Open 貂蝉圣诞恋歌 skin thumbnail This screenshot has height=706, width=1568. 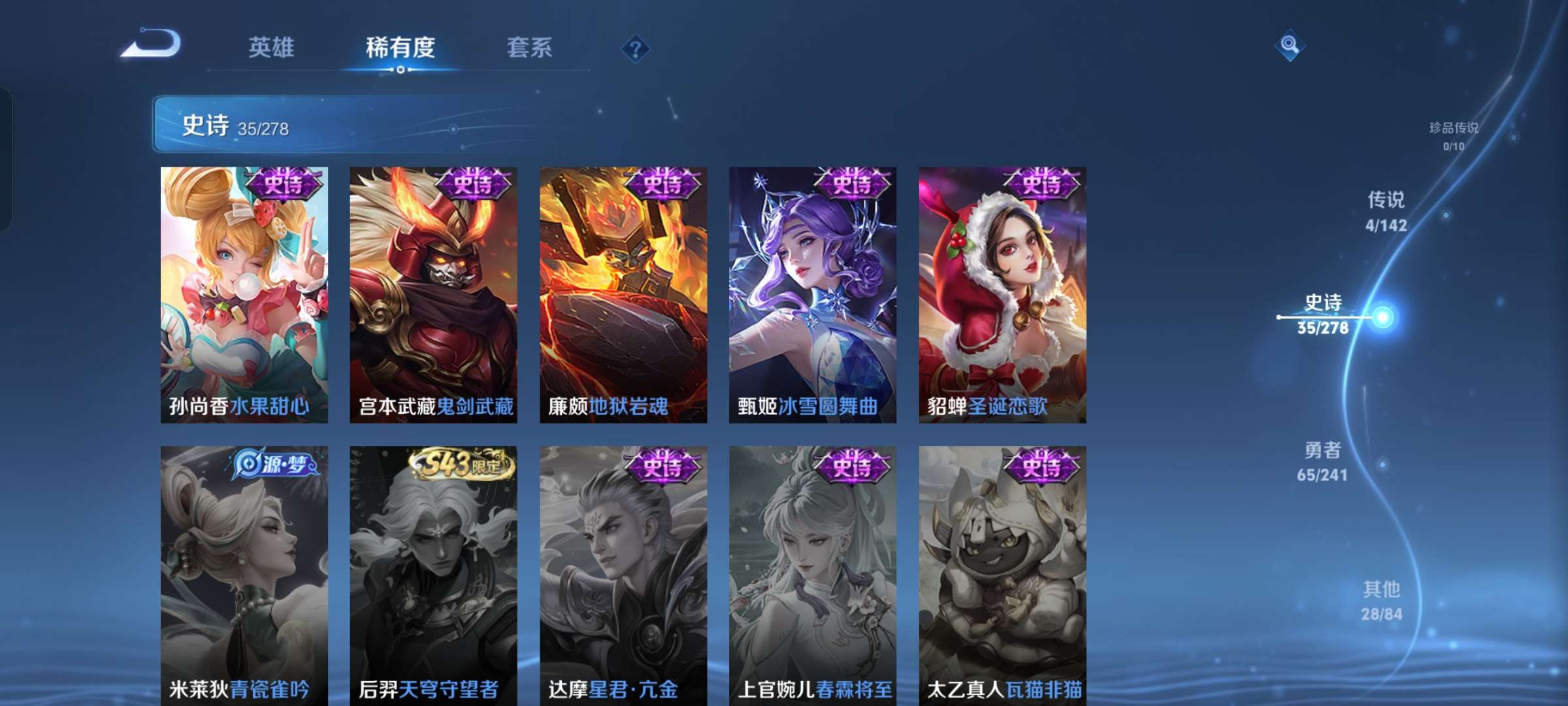1001,293
